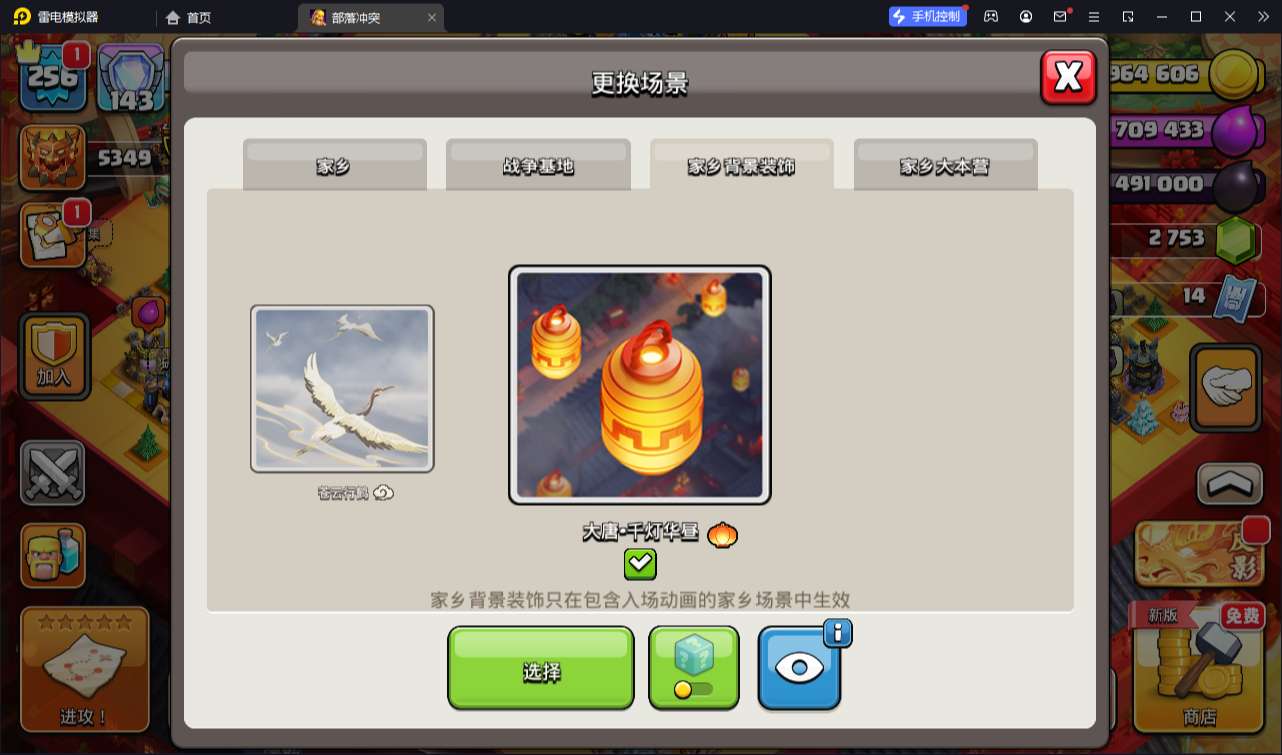This screenshot has height=755, width=1282.
Task: Switch to the 家乡大本营 tab
Action: 944,168
